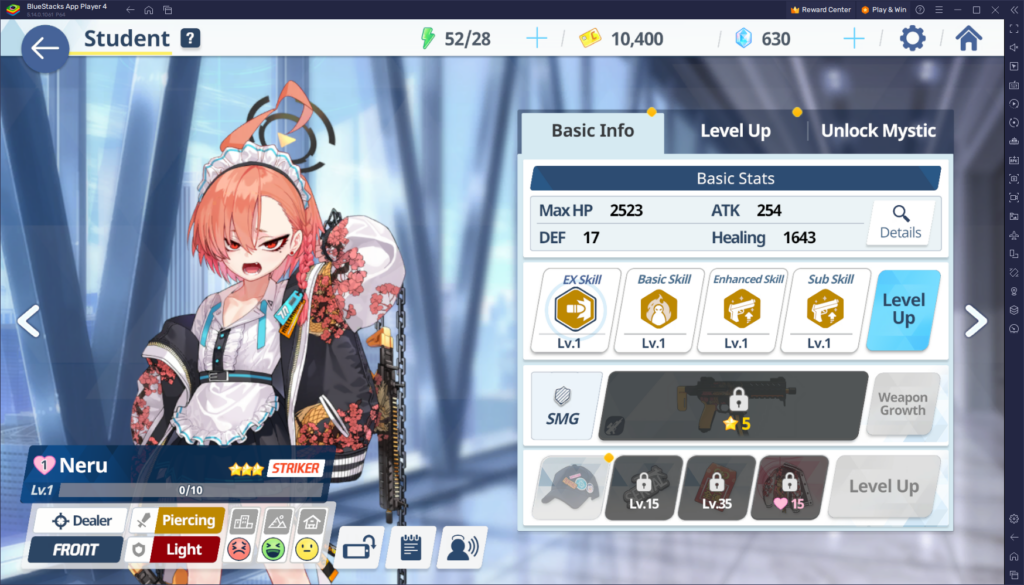Switch to the Level Up tab
This screenshot has width=1024, height=585.
735,131
